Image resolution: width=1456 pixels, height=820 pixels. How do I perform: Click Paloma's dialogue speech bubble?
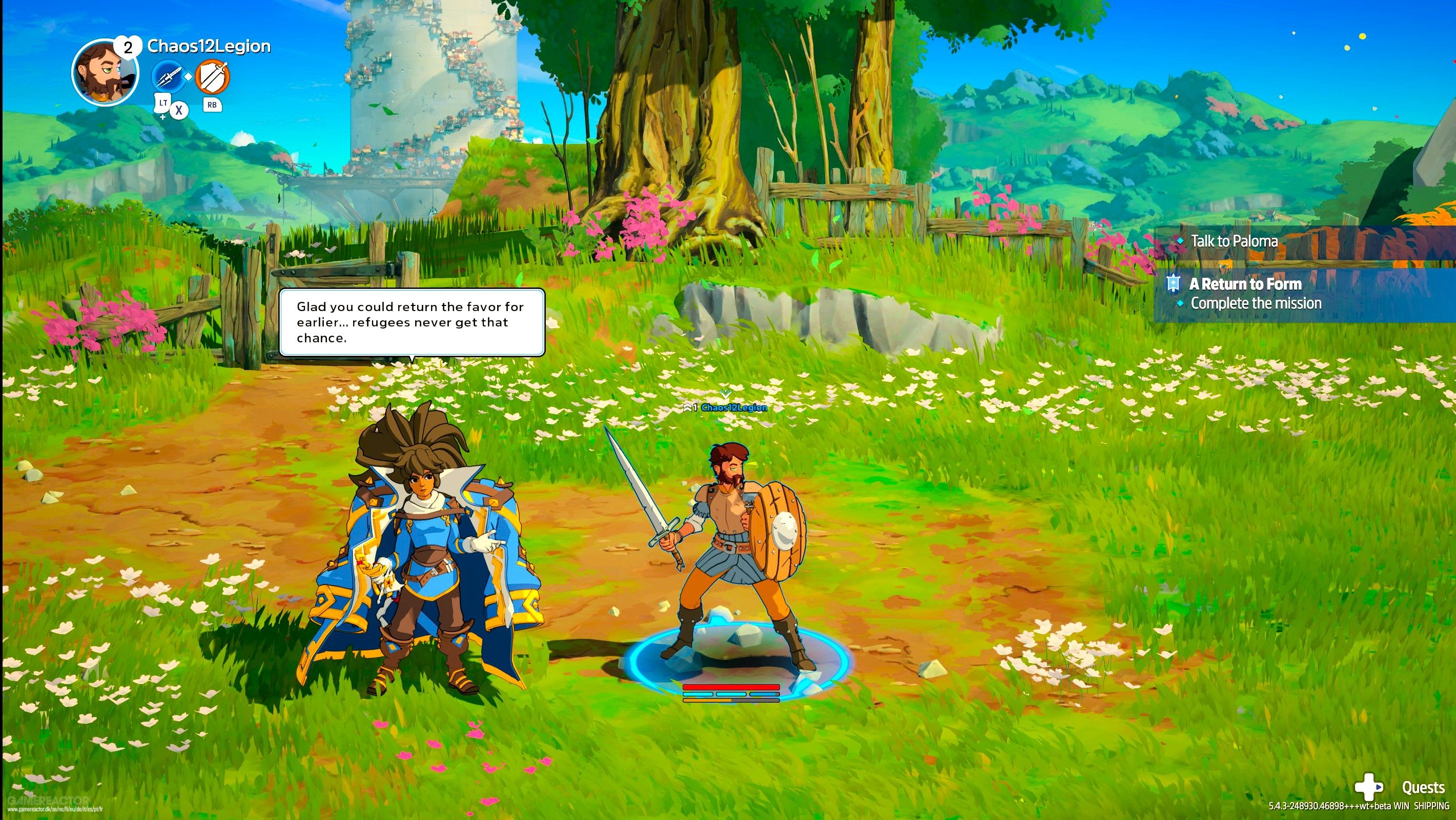tap(412, 323)
